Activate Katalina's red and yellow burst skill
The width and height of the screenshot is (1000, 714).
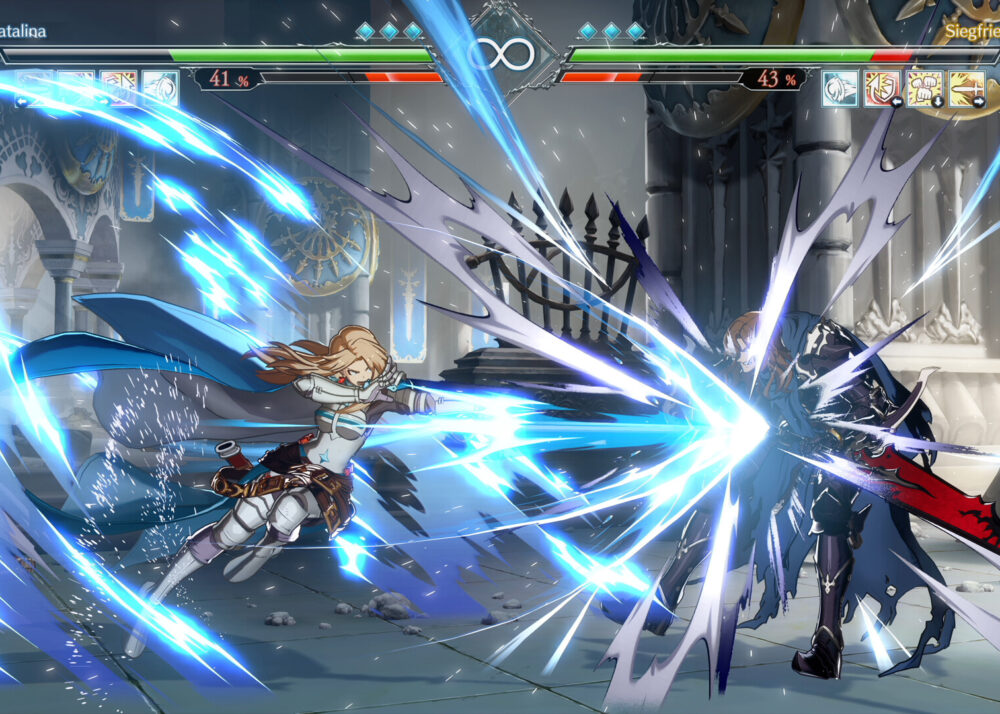click(x=118, y=88)
